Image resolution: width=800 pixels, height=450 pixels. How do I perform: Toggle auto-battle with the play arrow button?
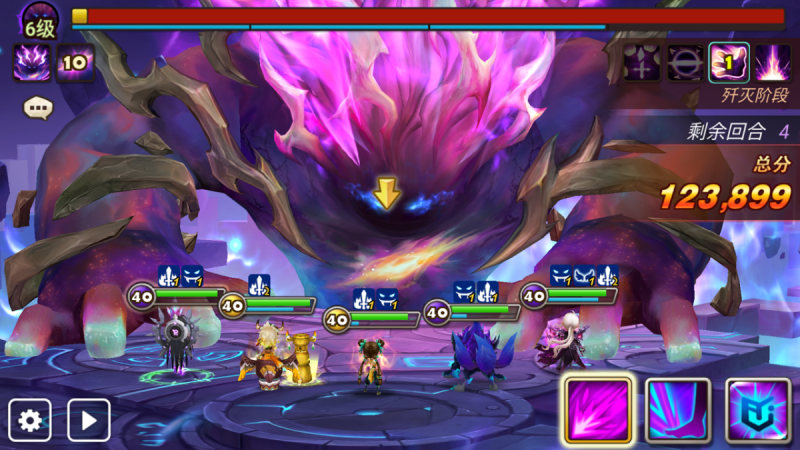88,420
